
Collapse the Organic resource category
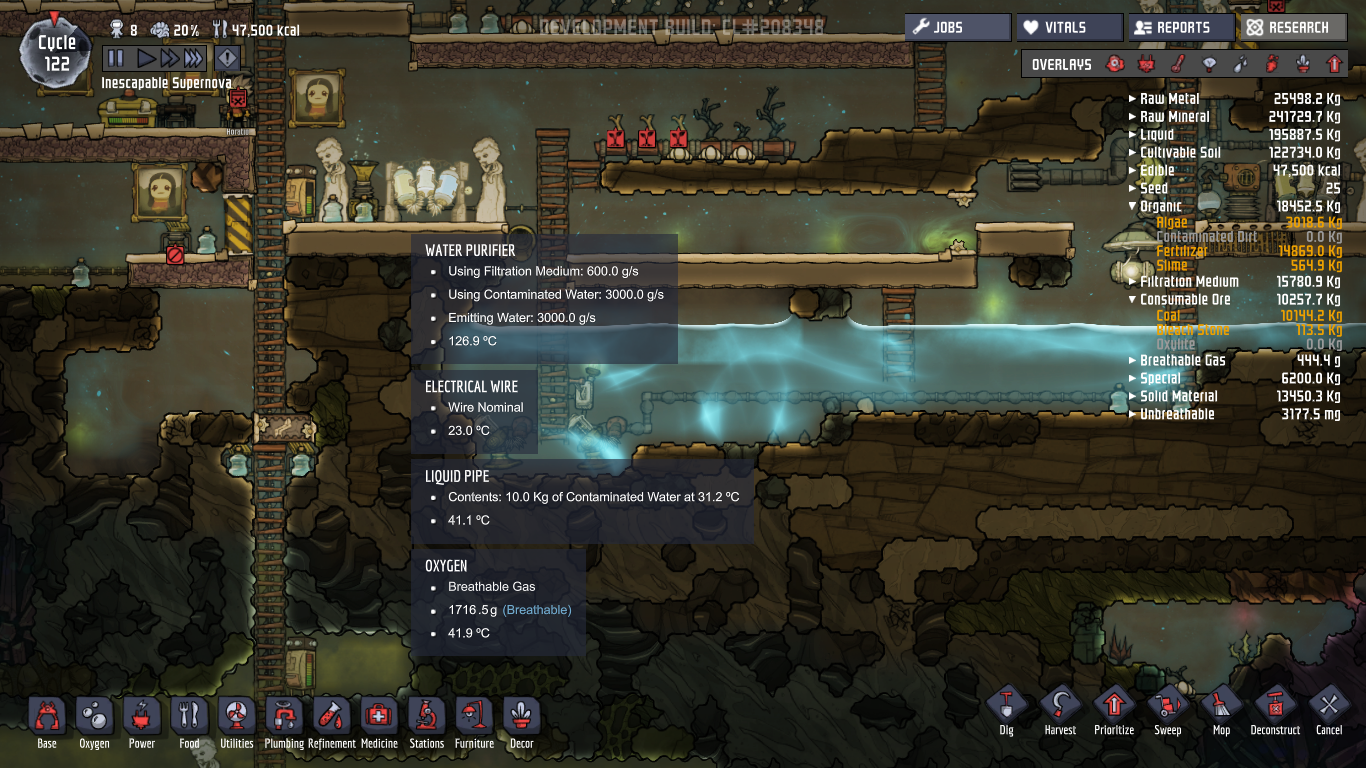coord(1132,206)
